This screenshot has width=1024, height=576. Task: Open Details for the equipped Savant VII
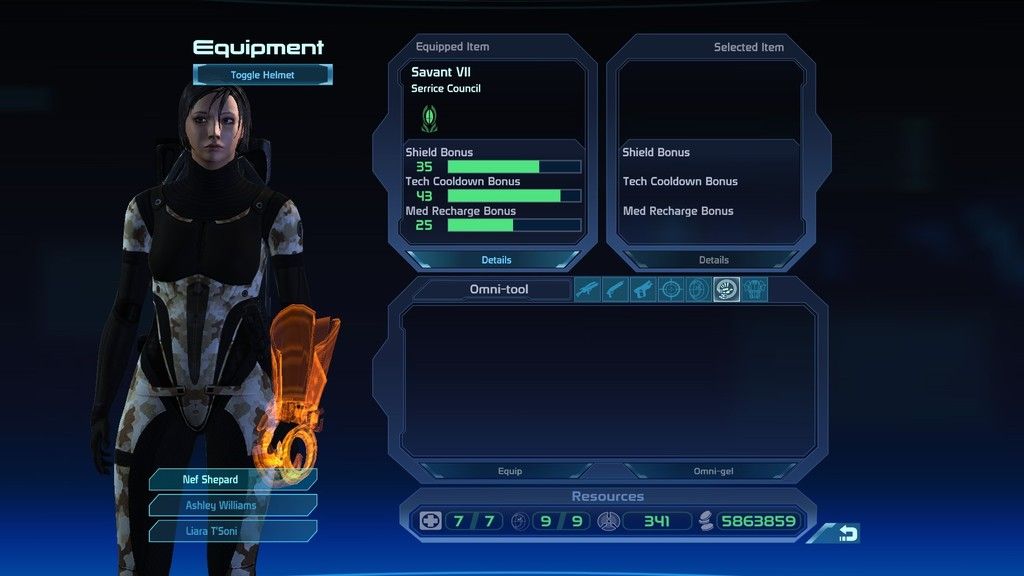coord(496,260)
